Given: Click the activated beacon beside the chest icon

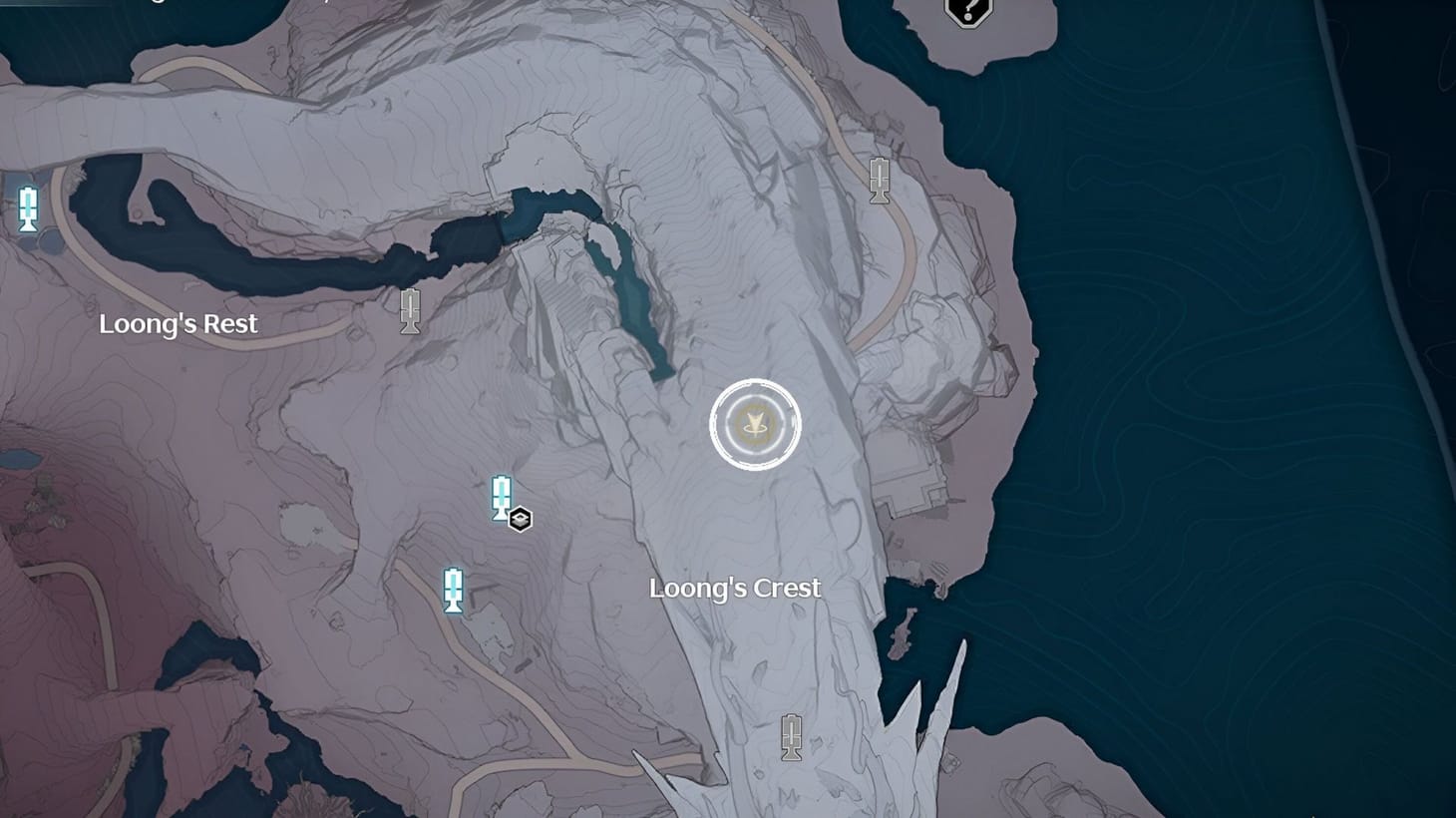Looking at the screenshot, I should point(500,498).
